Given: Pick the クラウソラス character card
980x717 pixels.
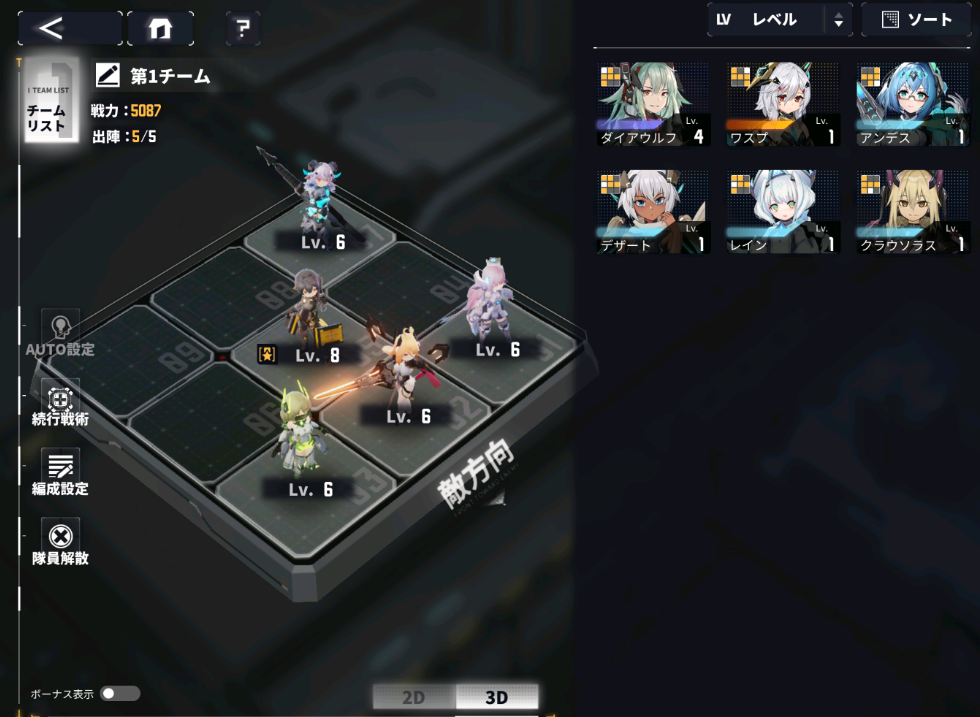Looking at the screenshot, I should [x=912, y=212].
